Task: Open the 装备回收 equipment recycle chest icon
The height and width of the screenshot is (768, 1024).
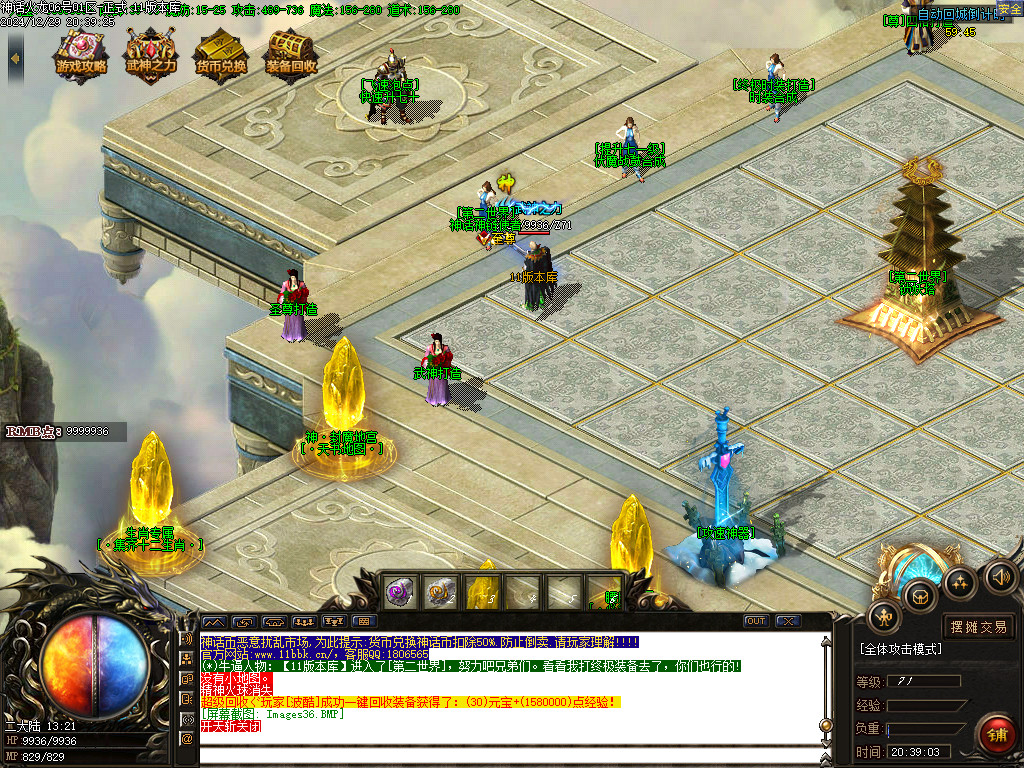Action: (291, 56)
